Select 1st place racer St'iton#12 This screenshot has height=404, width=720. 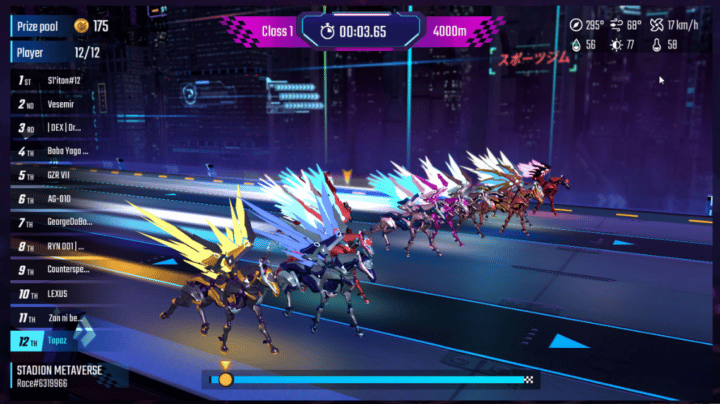[62, 79]
